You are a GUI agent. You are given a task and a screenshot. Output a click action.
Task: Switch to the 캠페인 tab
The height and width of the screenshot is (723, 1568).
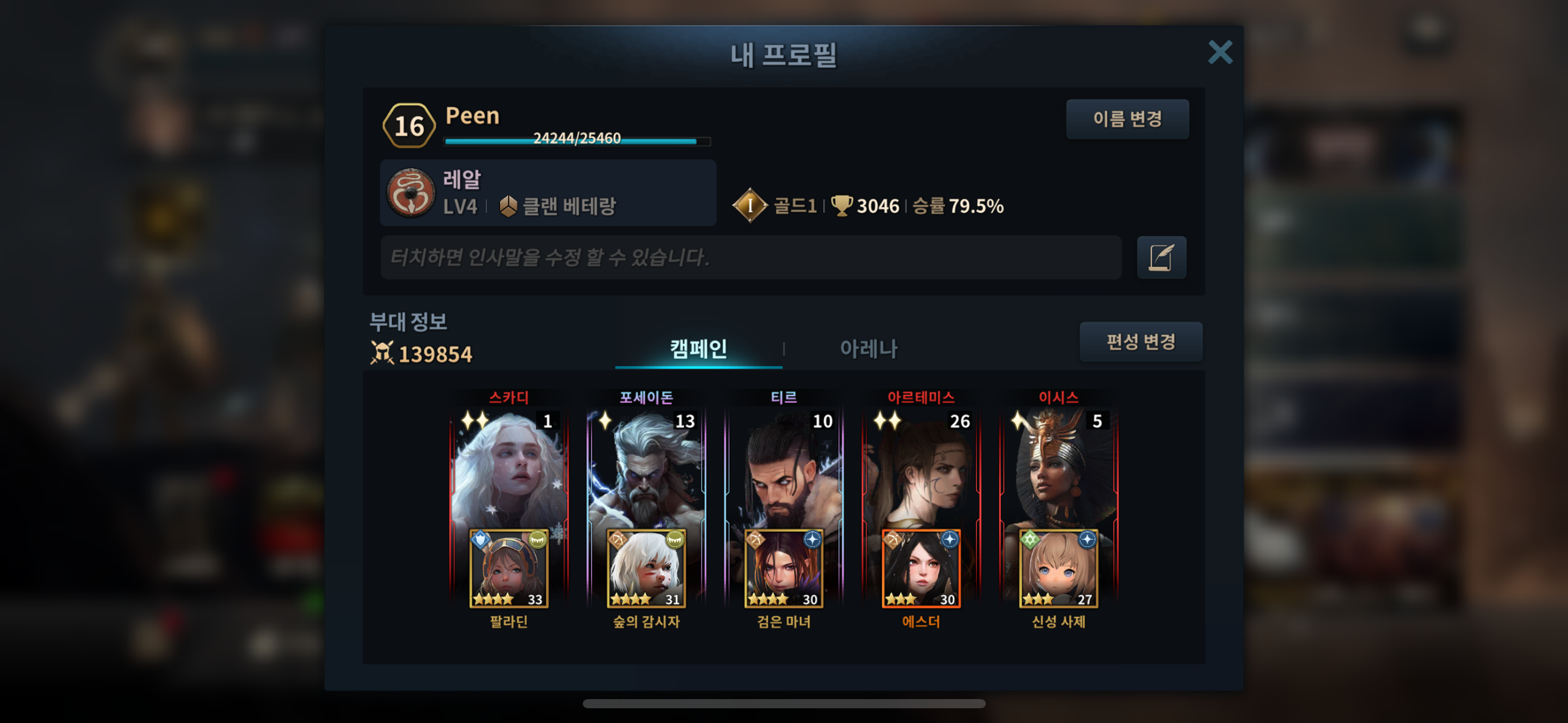tap(698, 349)
